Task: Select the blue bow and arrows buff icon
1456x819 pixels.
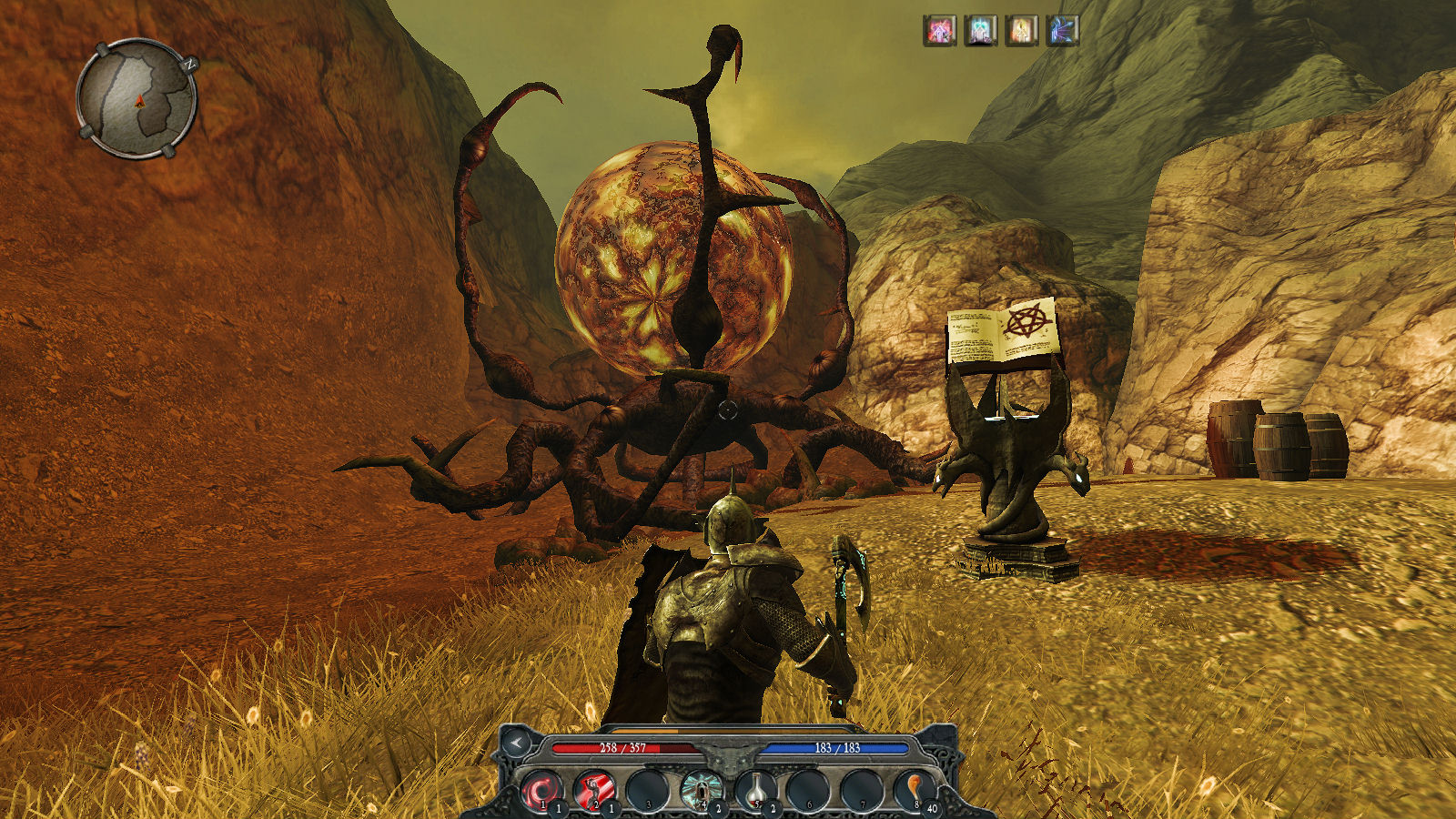Action: click(1063, 31)
